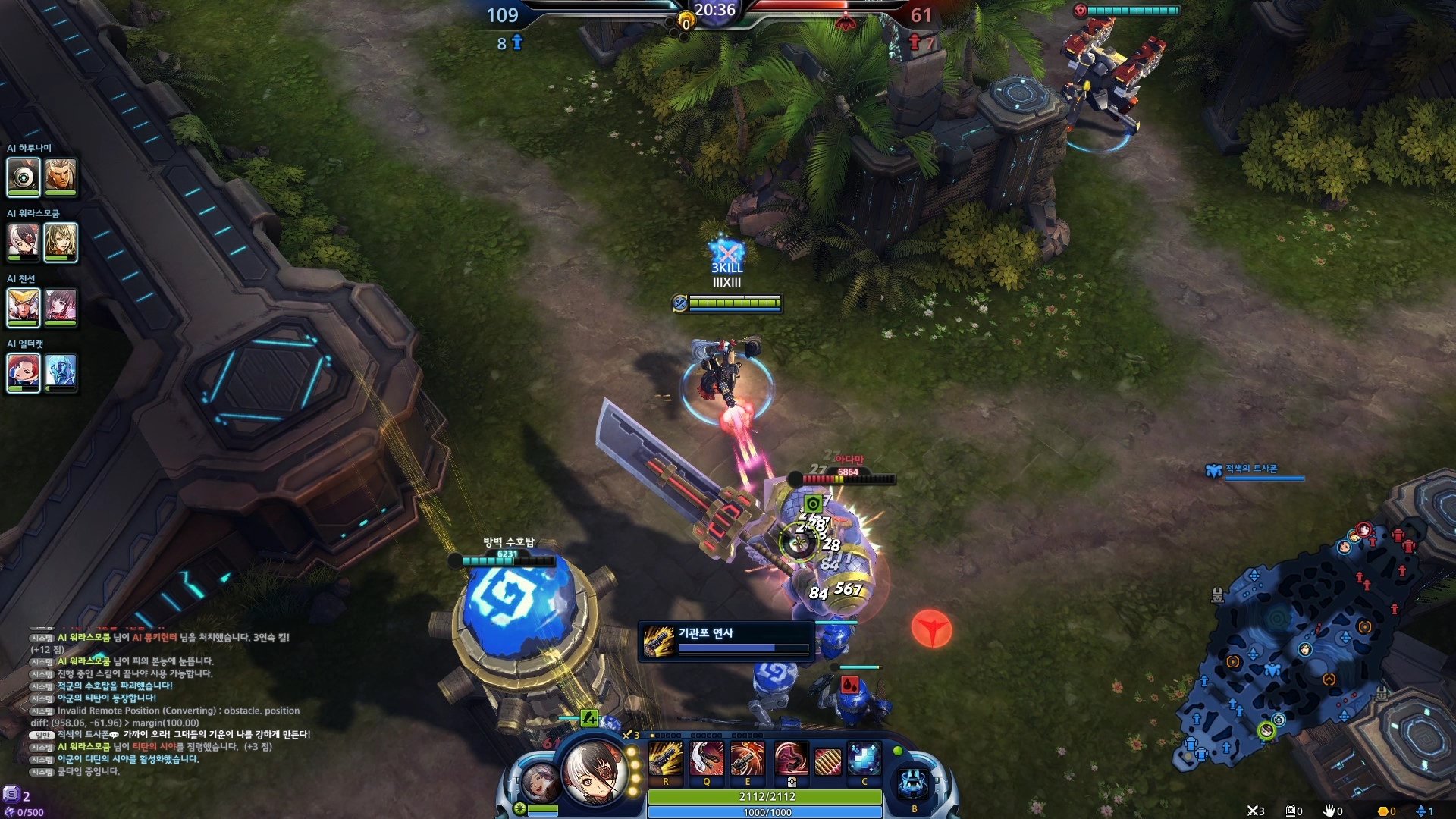1456x819 pixels.
Task: Select the main eyepatch hero portrait
Action: 595,772
